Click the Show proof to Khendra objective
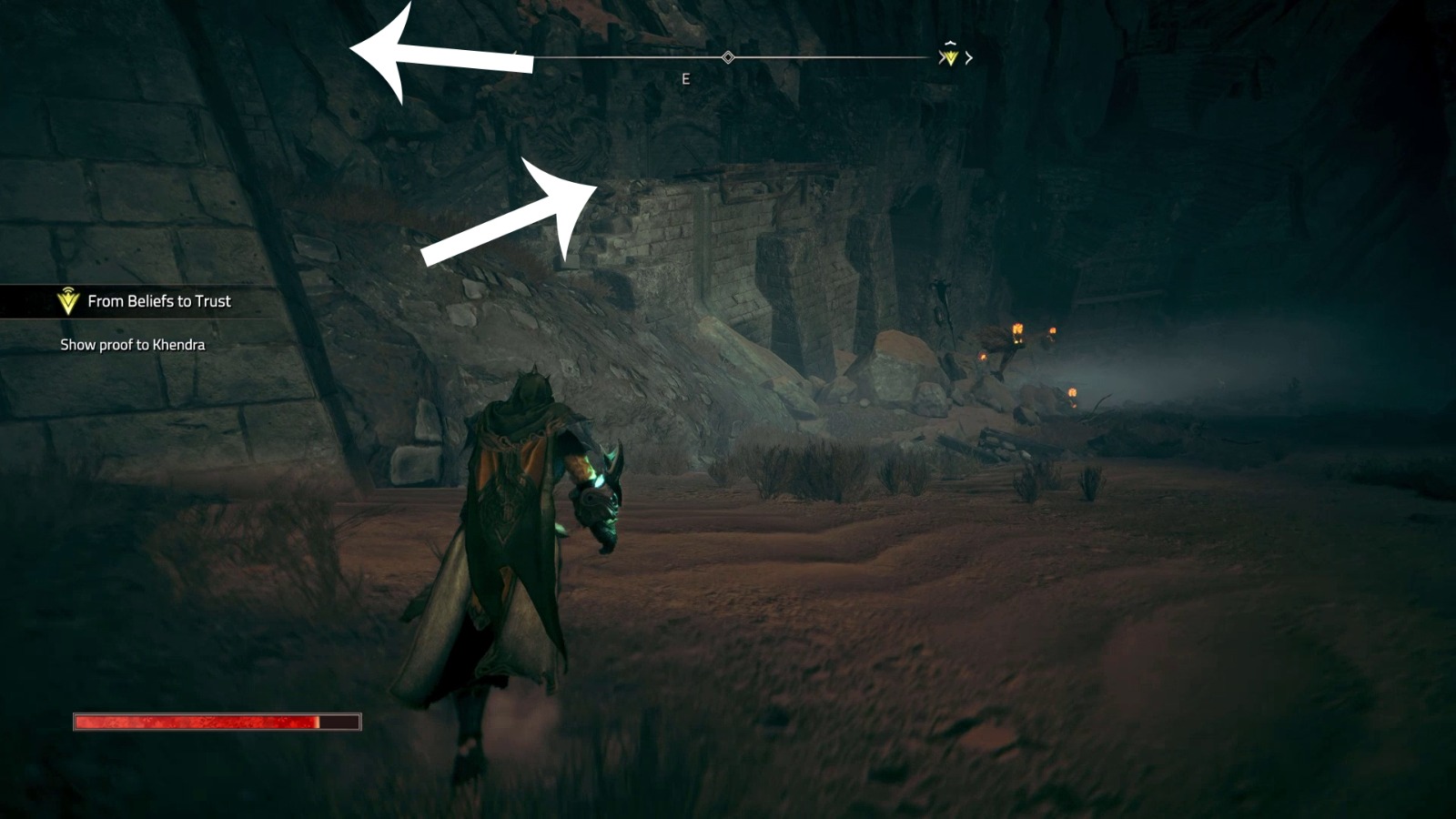The height and width of the screenshot is (819, 1456). coord(133,345)
